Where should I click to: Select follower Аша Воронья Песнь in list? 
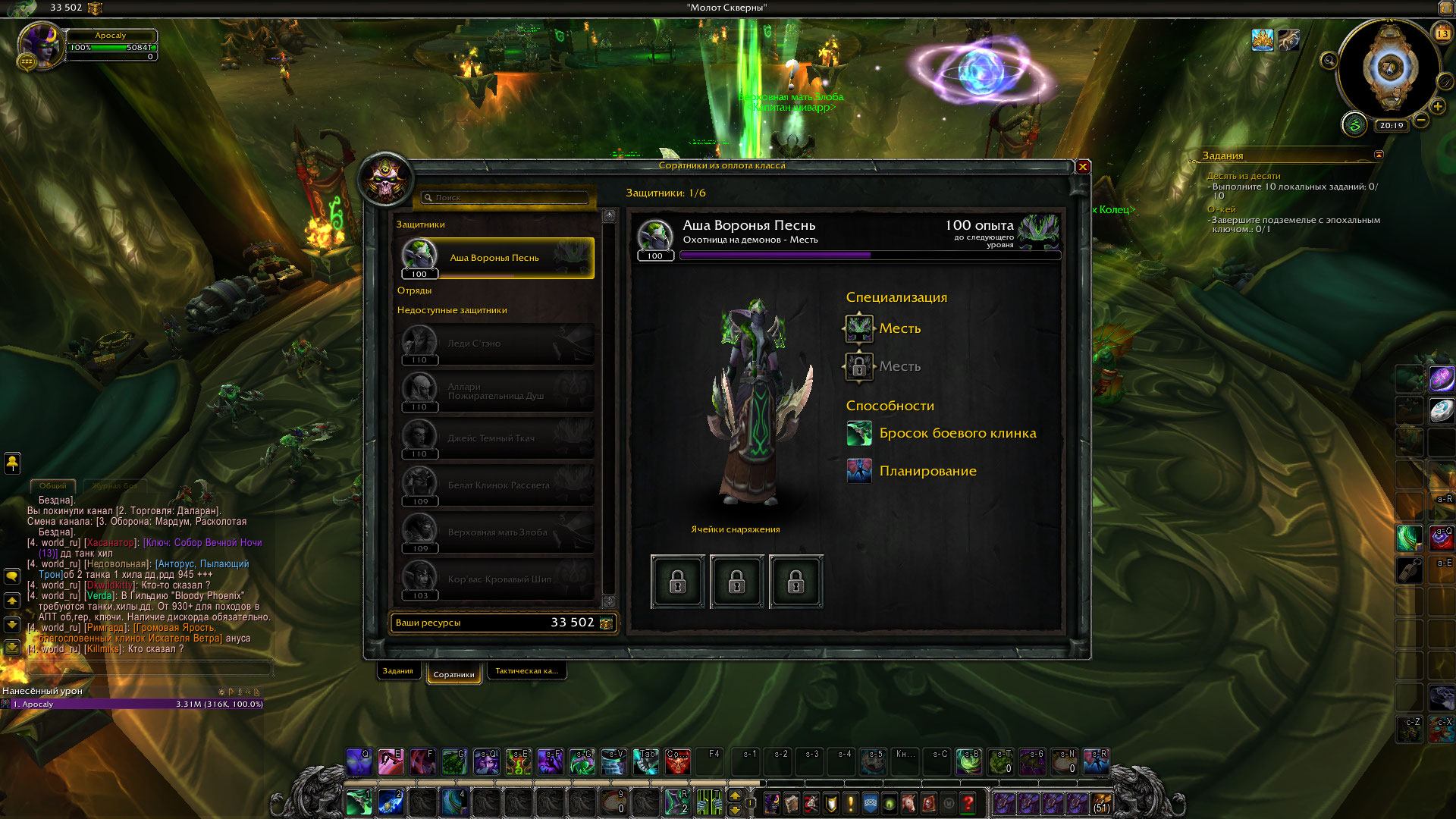pos(494,258)
